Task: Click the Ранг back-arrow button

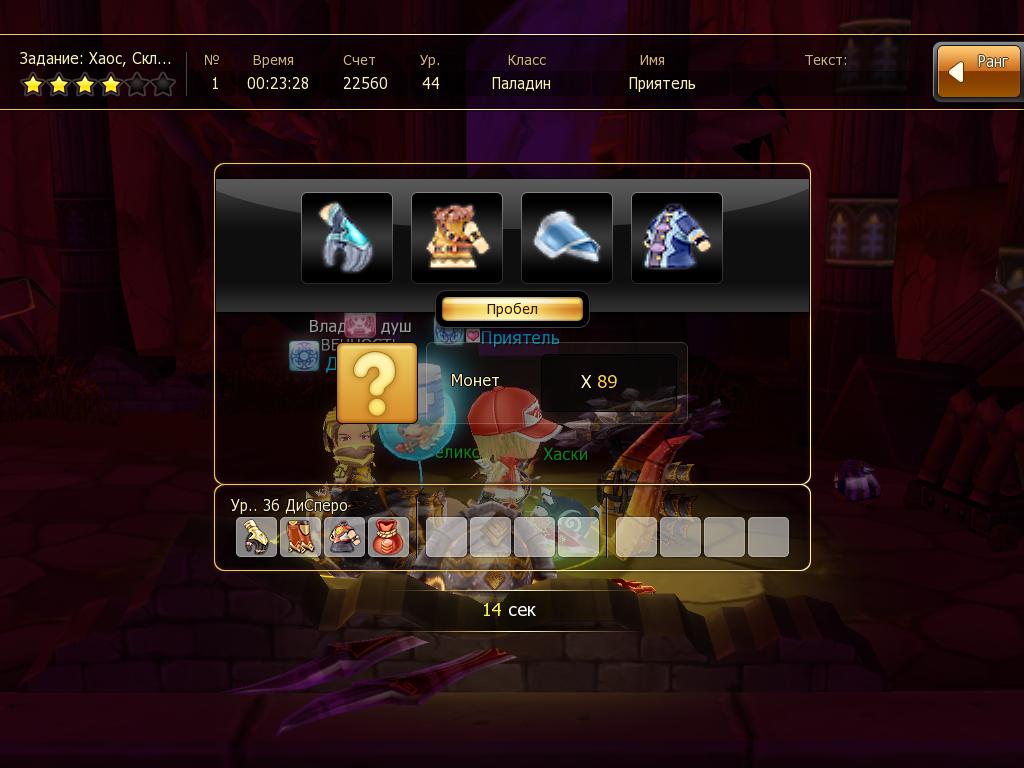Action: point(978,72)
